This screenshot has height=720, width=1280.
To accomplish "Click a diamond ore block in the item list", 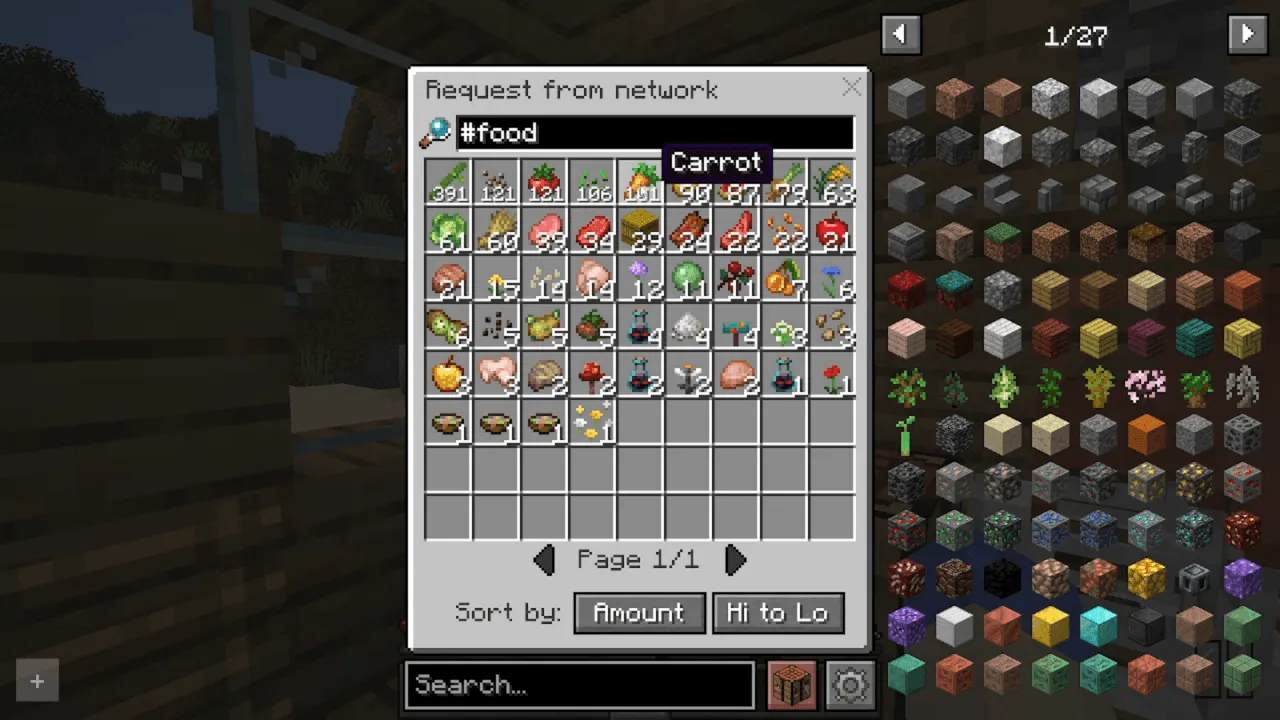I will [1146, 530].
